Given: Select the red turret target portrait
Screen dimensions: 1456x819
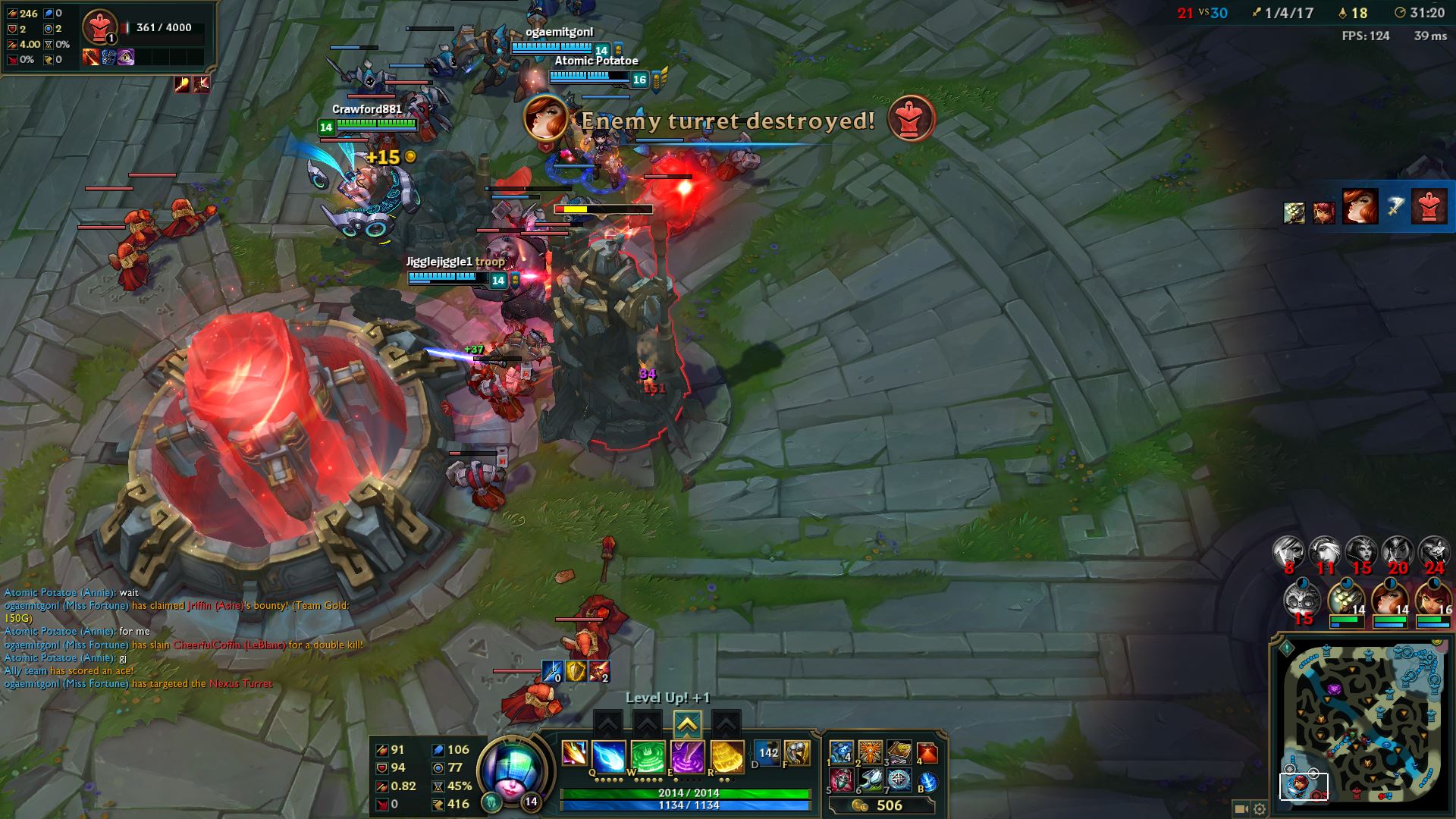Looking at the screenshot, I should coord(99,27).
